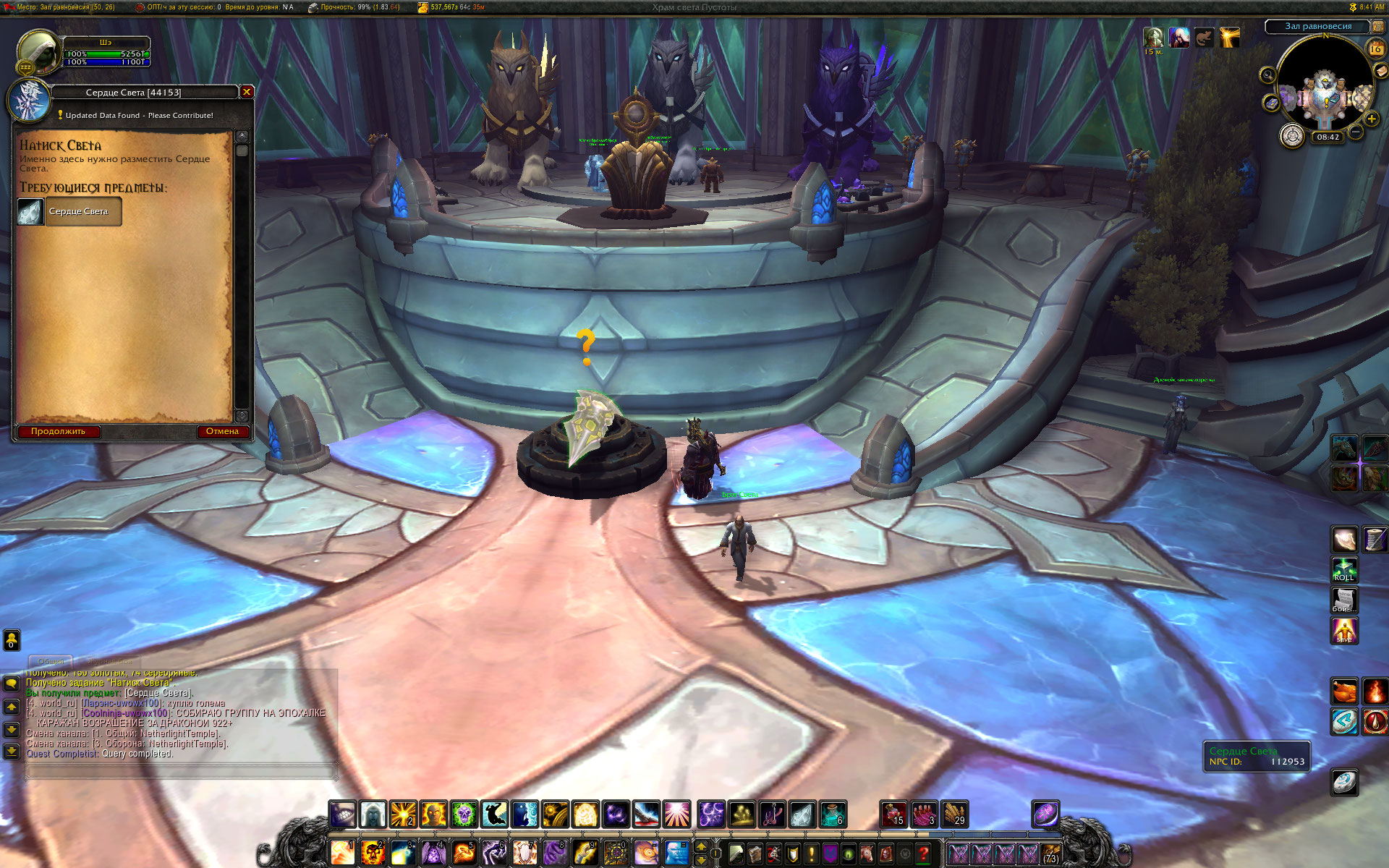Use the save macro button
The width and height of the screenshot is (1389, 868).
click(1344, 631)
